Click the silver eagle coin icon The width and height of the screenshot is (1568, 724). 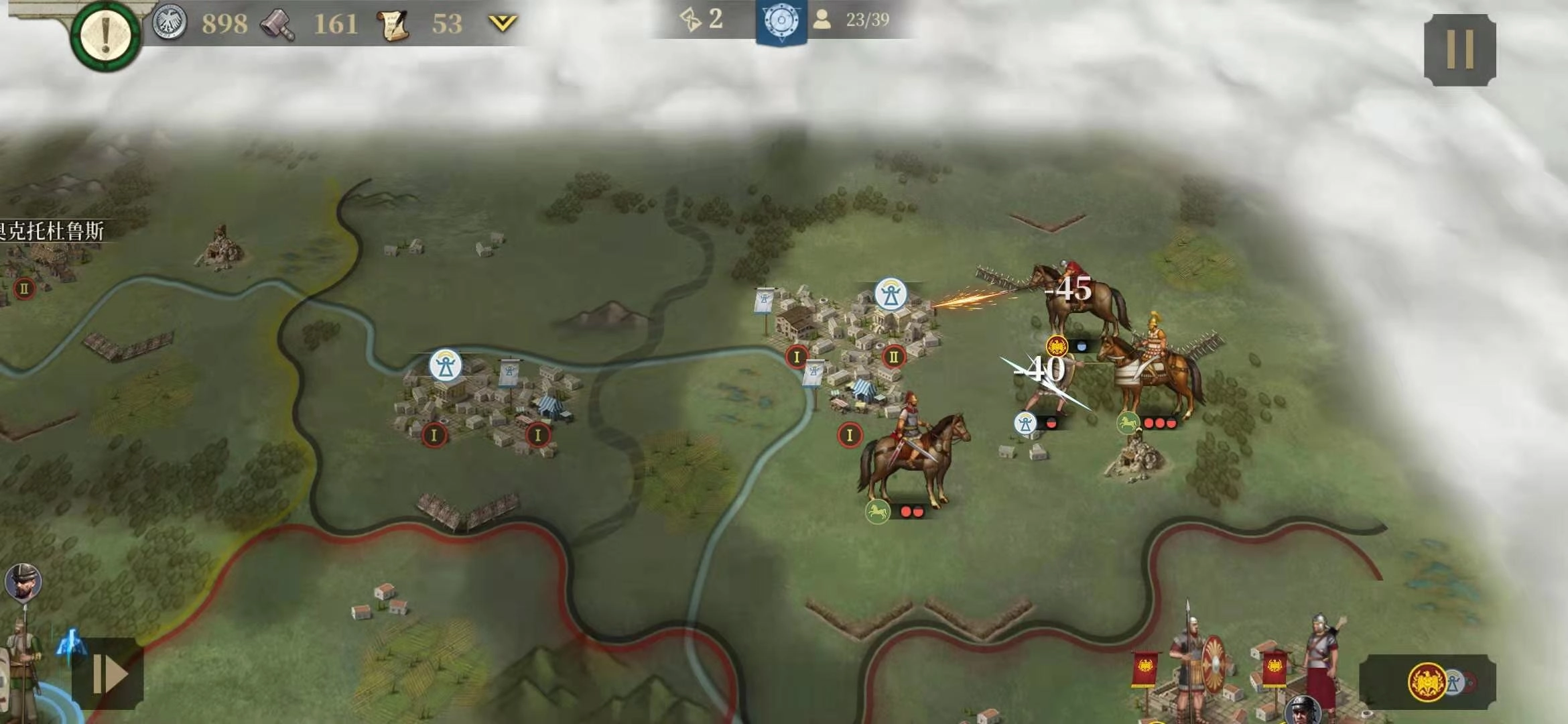pos(169,24)
